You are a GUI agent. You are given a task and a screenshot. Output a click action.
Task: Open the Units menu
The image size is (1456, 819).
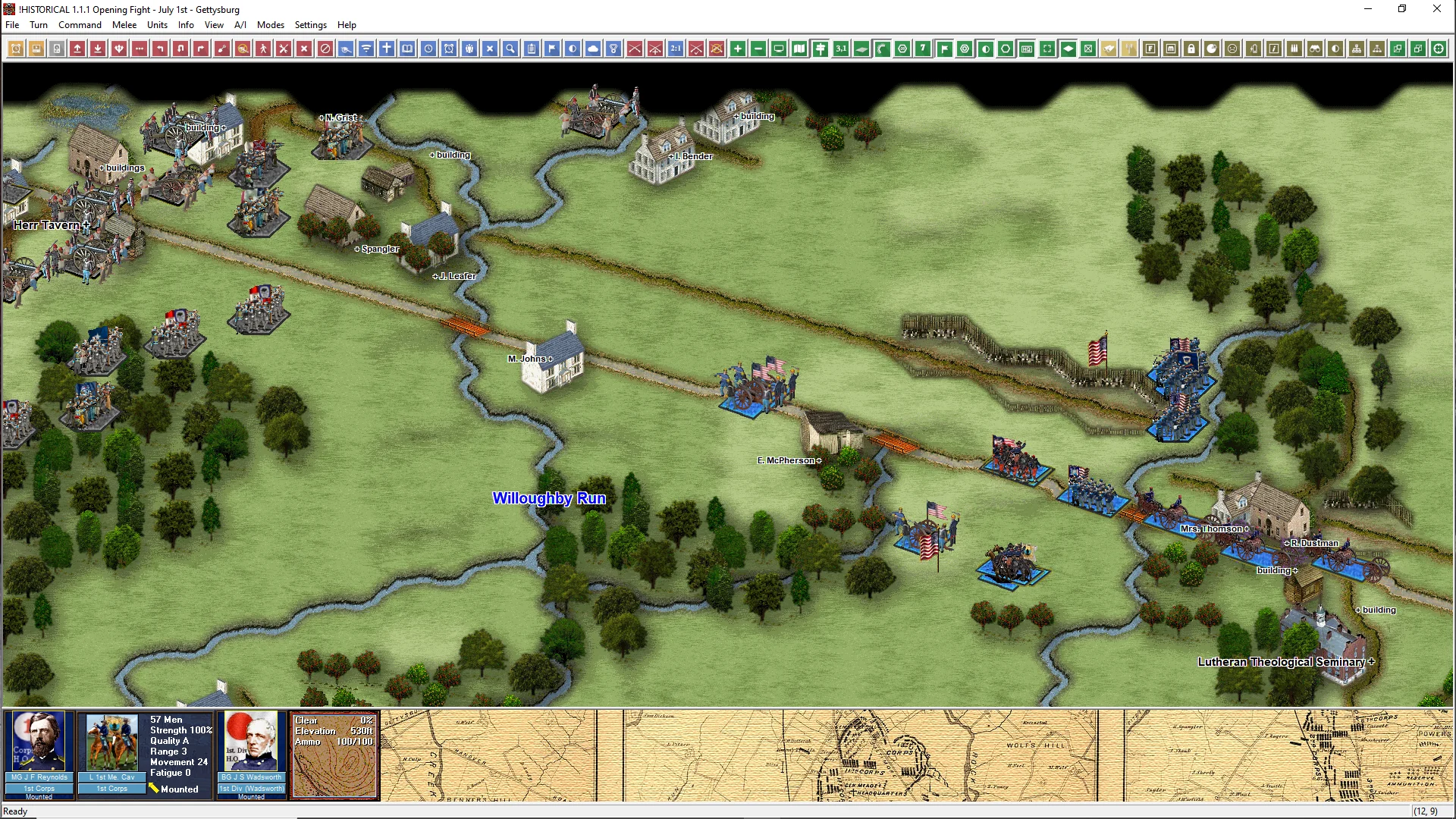coord(157,25)
